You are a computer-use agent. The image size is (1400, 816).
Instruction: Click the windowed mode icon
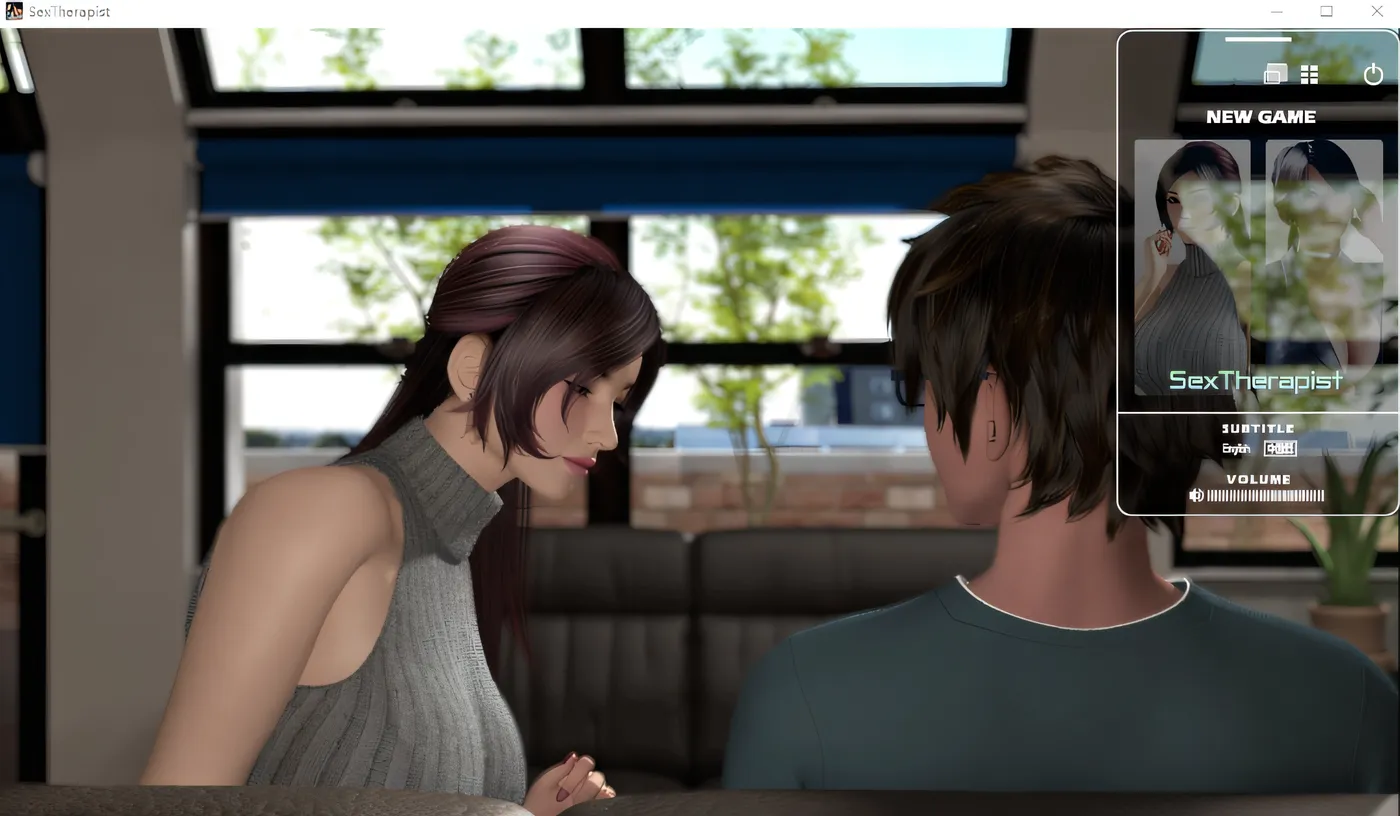coord(1275,74)
